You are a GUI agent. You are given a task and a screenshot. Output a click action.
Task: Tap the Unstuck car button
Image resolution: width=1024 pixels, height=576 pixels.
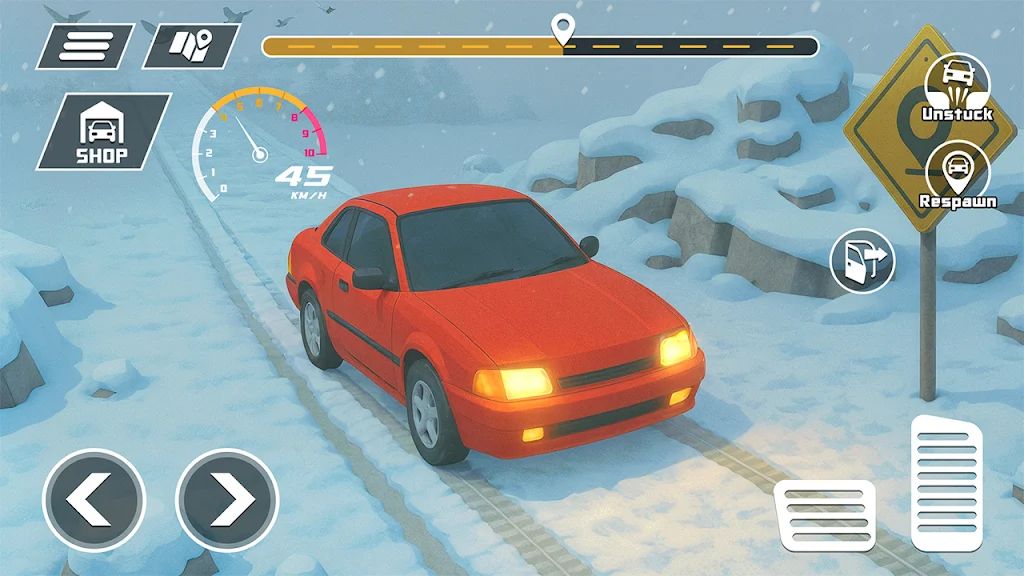pos(957,86)
